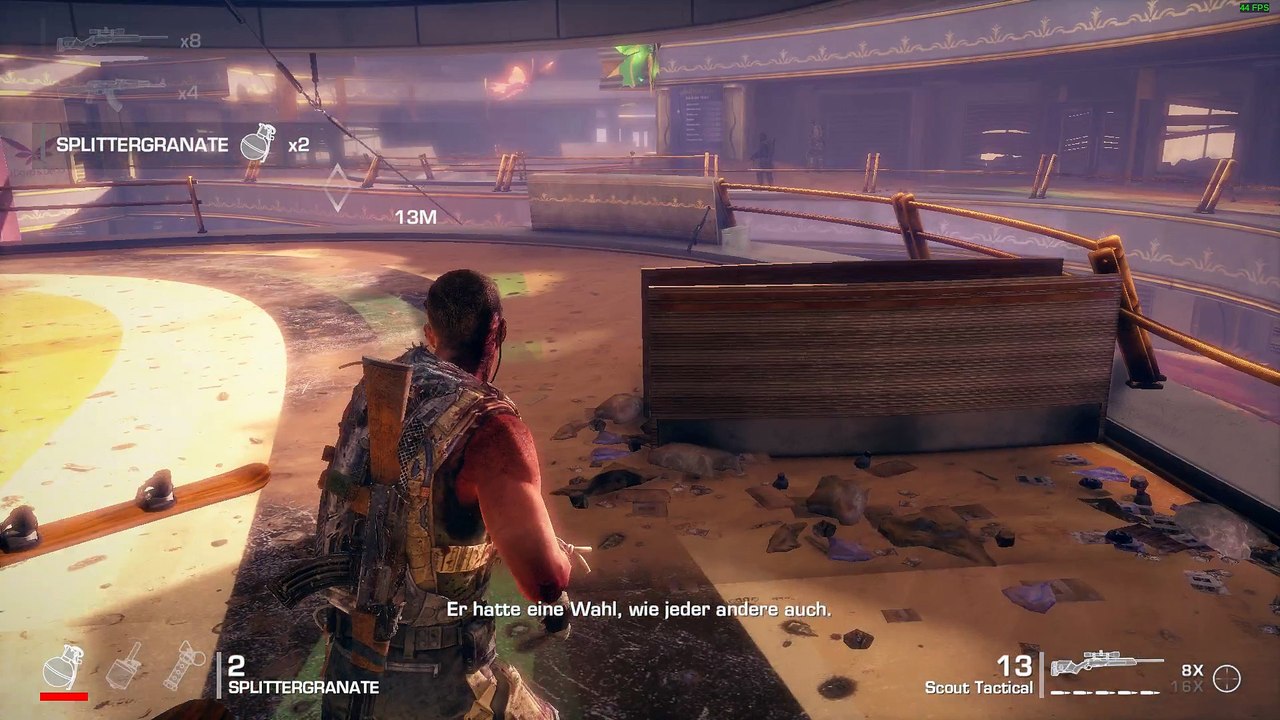Screen dimensions: 1280x720
Task: Select the assault rifle pickup entry
Action: (124, 92)
